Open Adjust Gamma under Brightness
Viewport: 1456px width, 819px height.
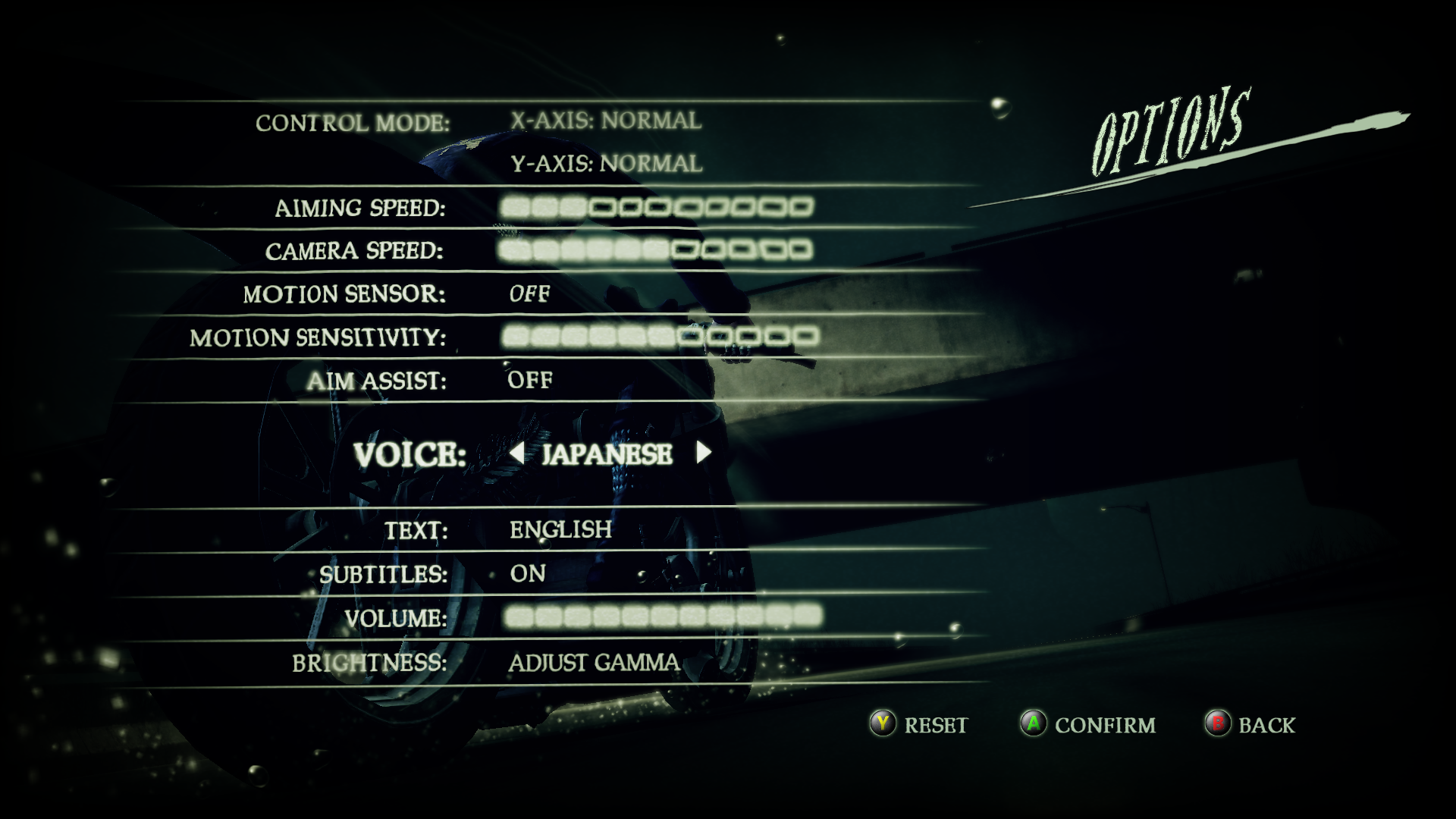[x=595, y=661]
